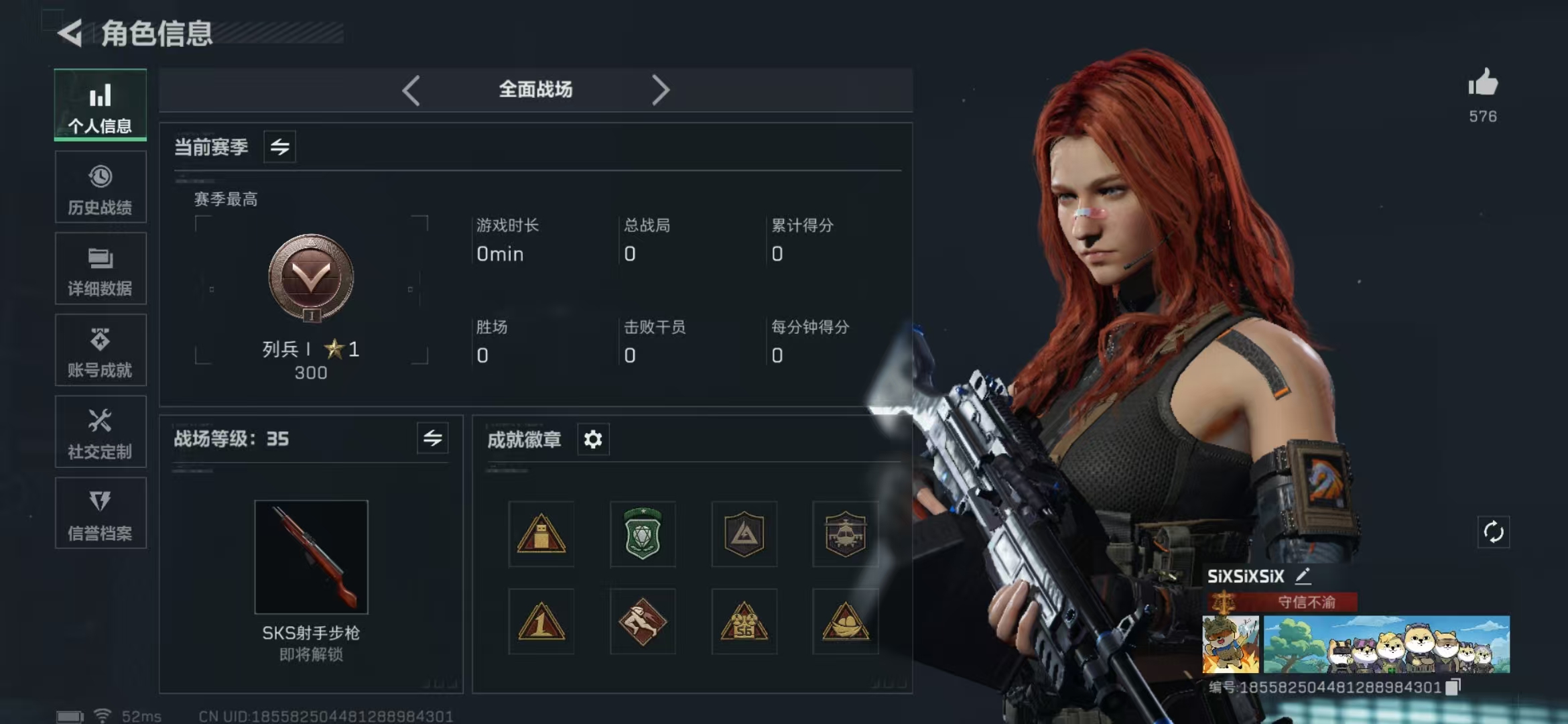The image size is (1568, 724).
Task: Select the helicopter achievement badge
Action: pyautogui.click(x=845, y=534)
